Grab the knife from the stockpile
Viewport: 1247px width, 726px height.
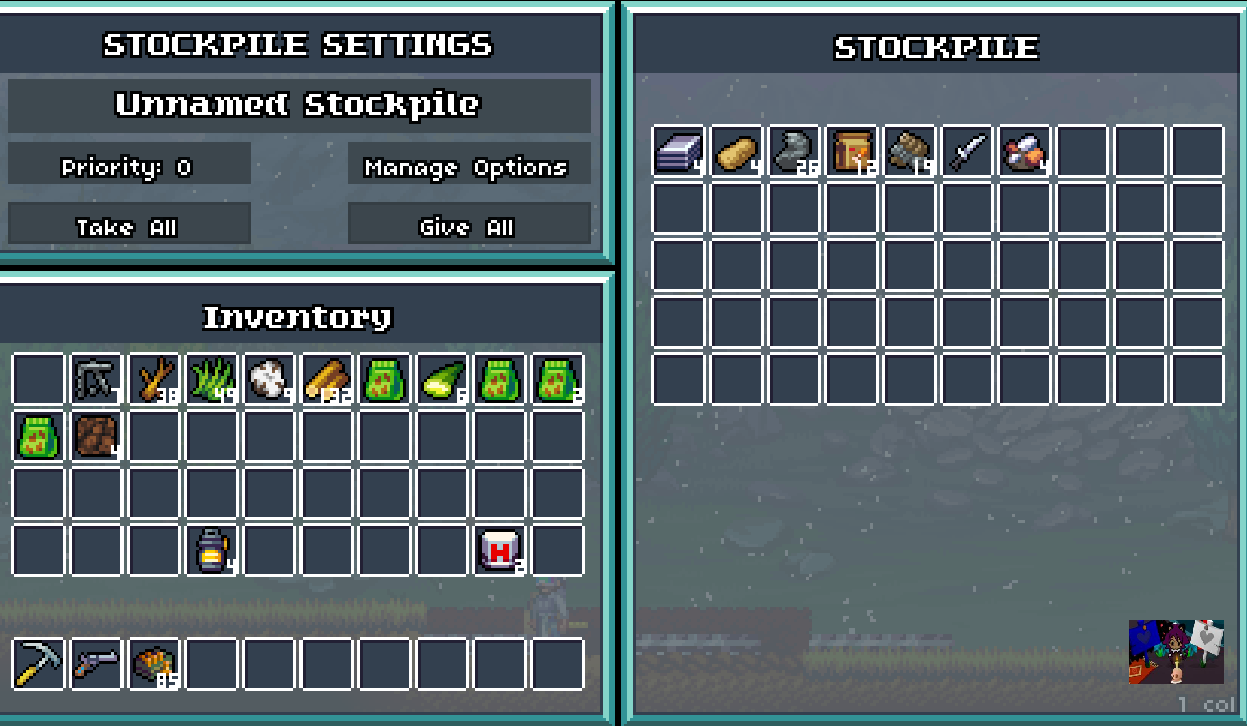coord(967,151)
